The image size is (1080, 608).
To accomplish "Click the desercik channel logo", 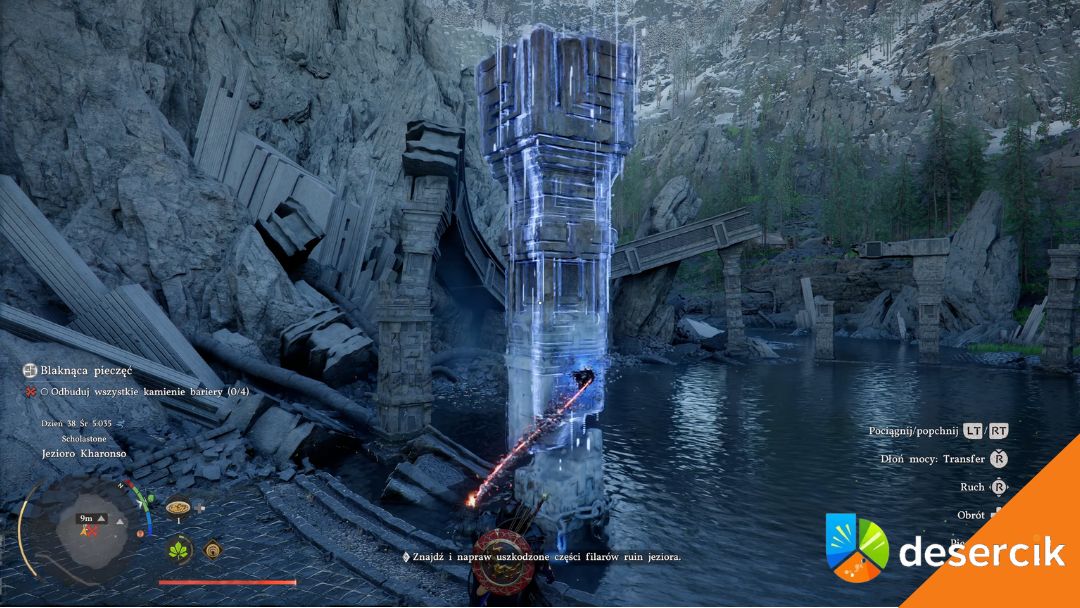I will pos(857,547).
